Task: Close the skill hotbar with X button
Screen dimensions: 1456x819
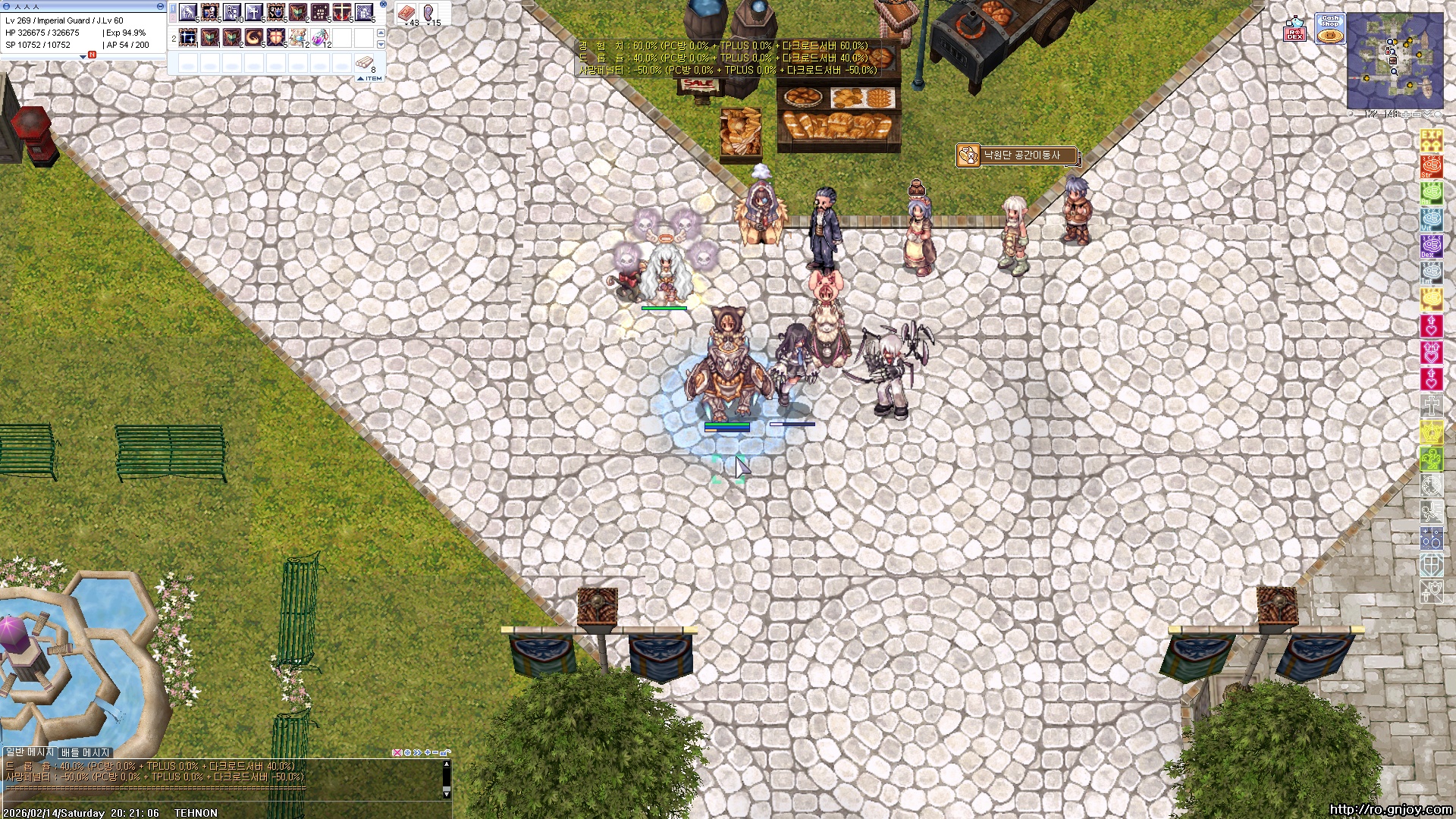Action: (383, 5)
